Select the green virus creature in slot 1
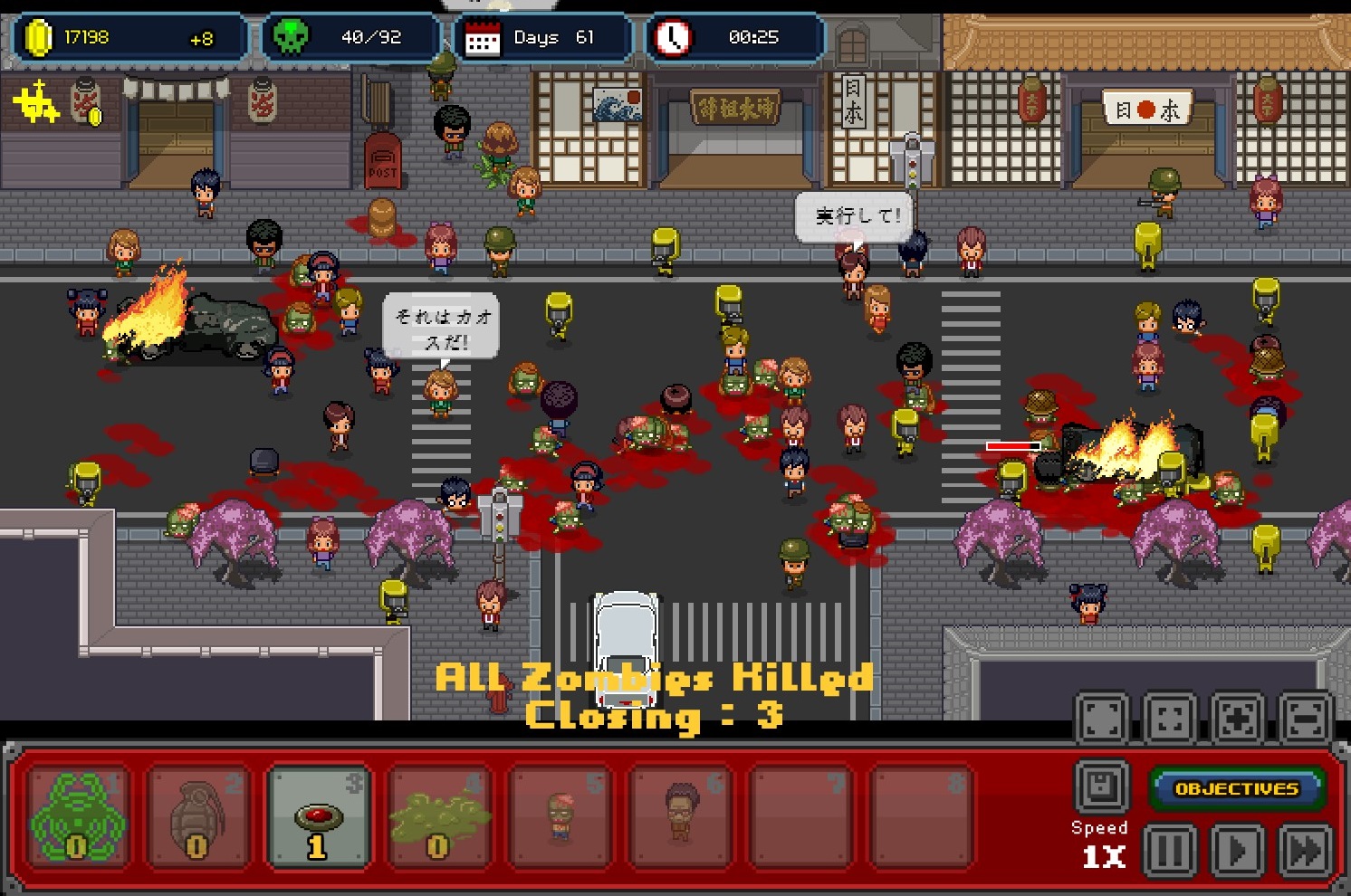1351x896 pixels. (x=76, y=816)
